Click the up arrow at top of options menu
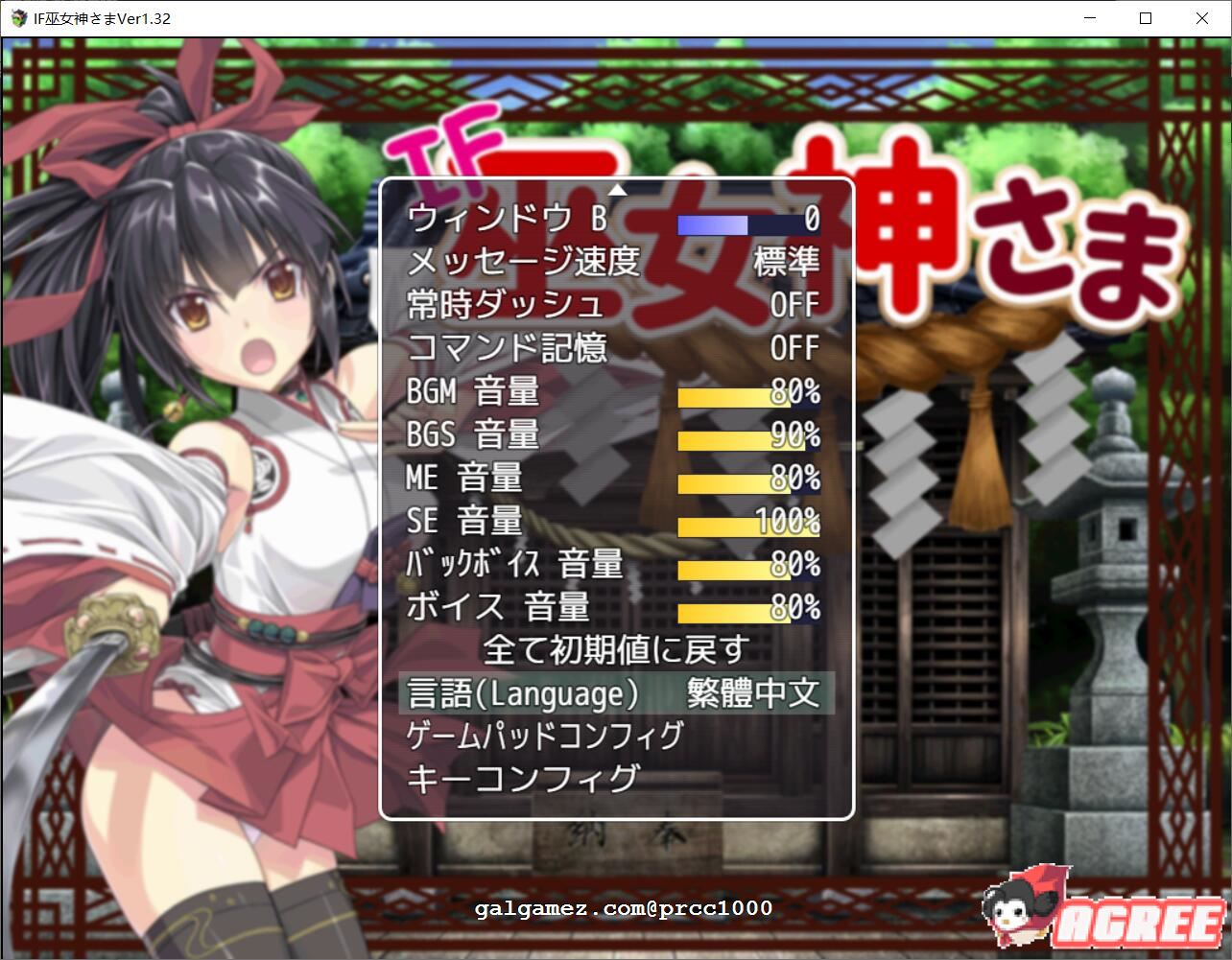The height and width of the screenshot is (960, 1232). [619, 188]
